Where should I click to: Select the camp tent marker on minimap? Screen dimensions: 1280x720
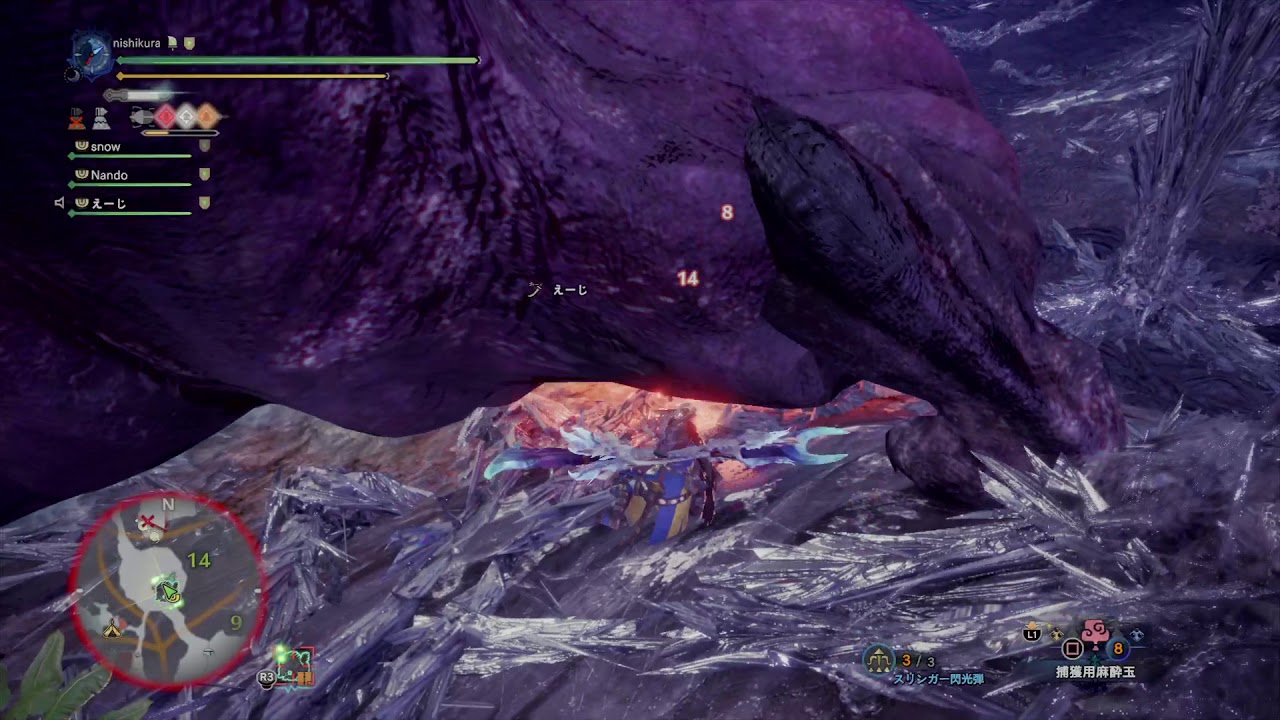tap(113, 629)
